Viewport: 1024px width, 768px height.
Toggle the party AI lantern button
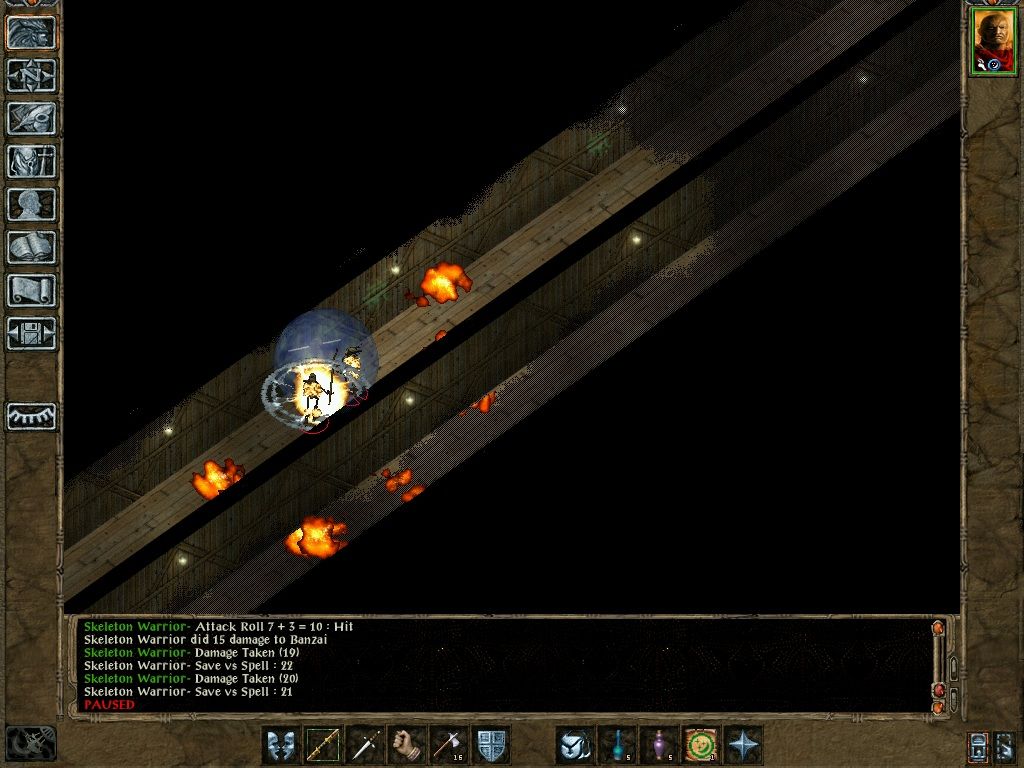[x=979, y=746]
